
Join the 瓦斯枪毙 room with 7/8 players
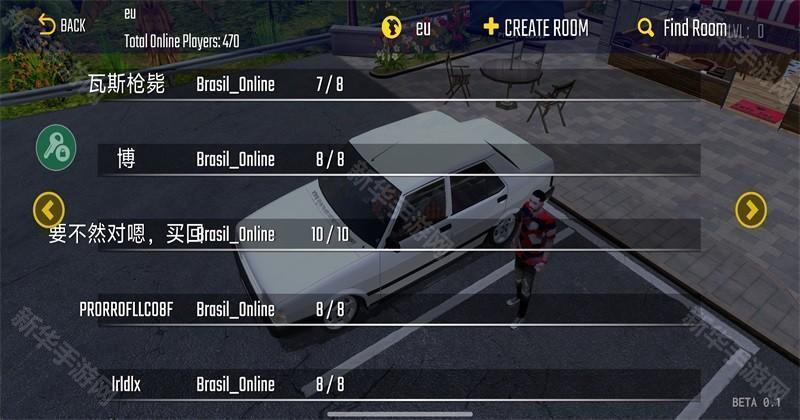click(398, 84)
